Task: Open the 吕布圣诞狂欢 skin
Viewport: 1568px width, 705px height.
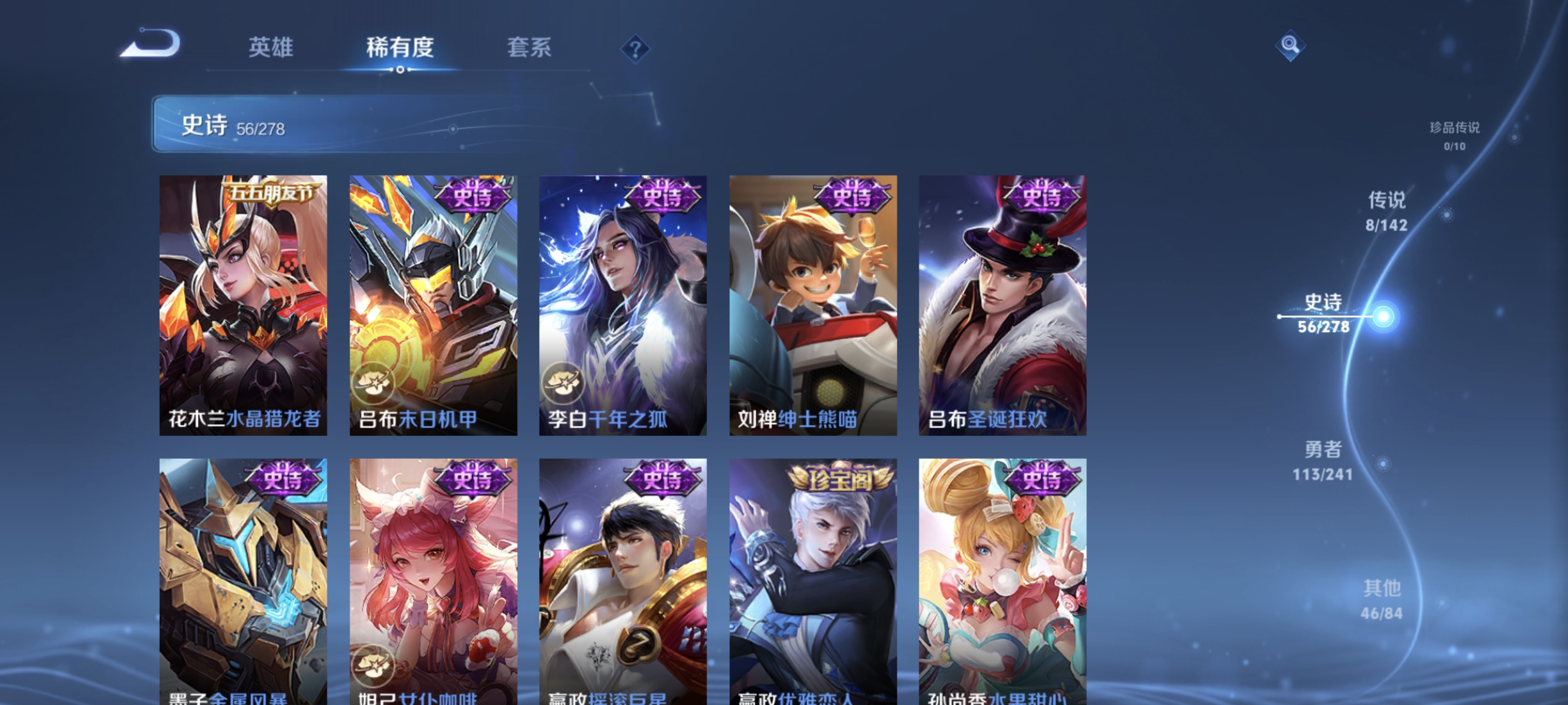Action: (1001, 304)
